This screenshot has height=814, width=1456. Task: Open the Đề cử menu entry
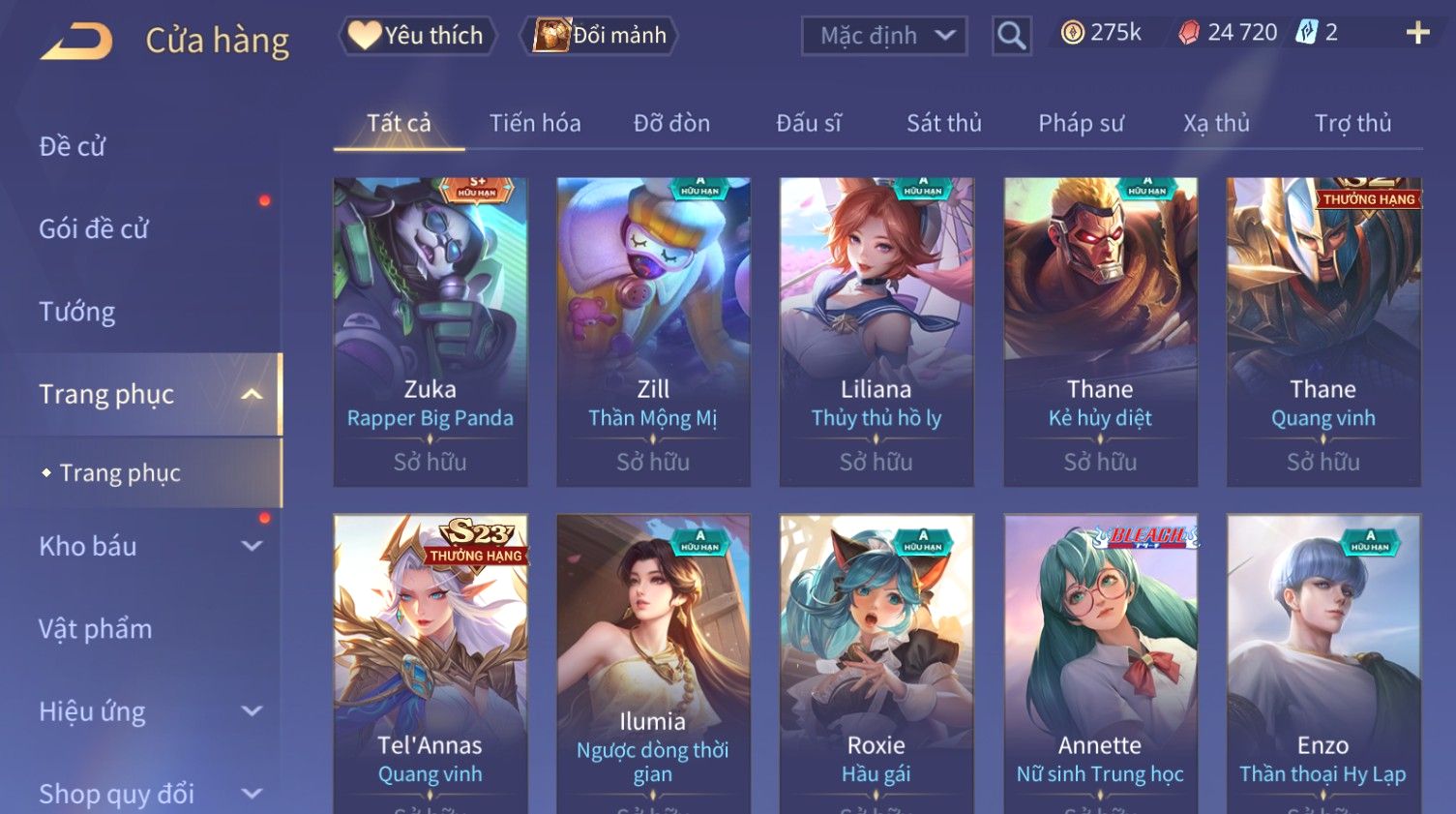click(73, 146)
